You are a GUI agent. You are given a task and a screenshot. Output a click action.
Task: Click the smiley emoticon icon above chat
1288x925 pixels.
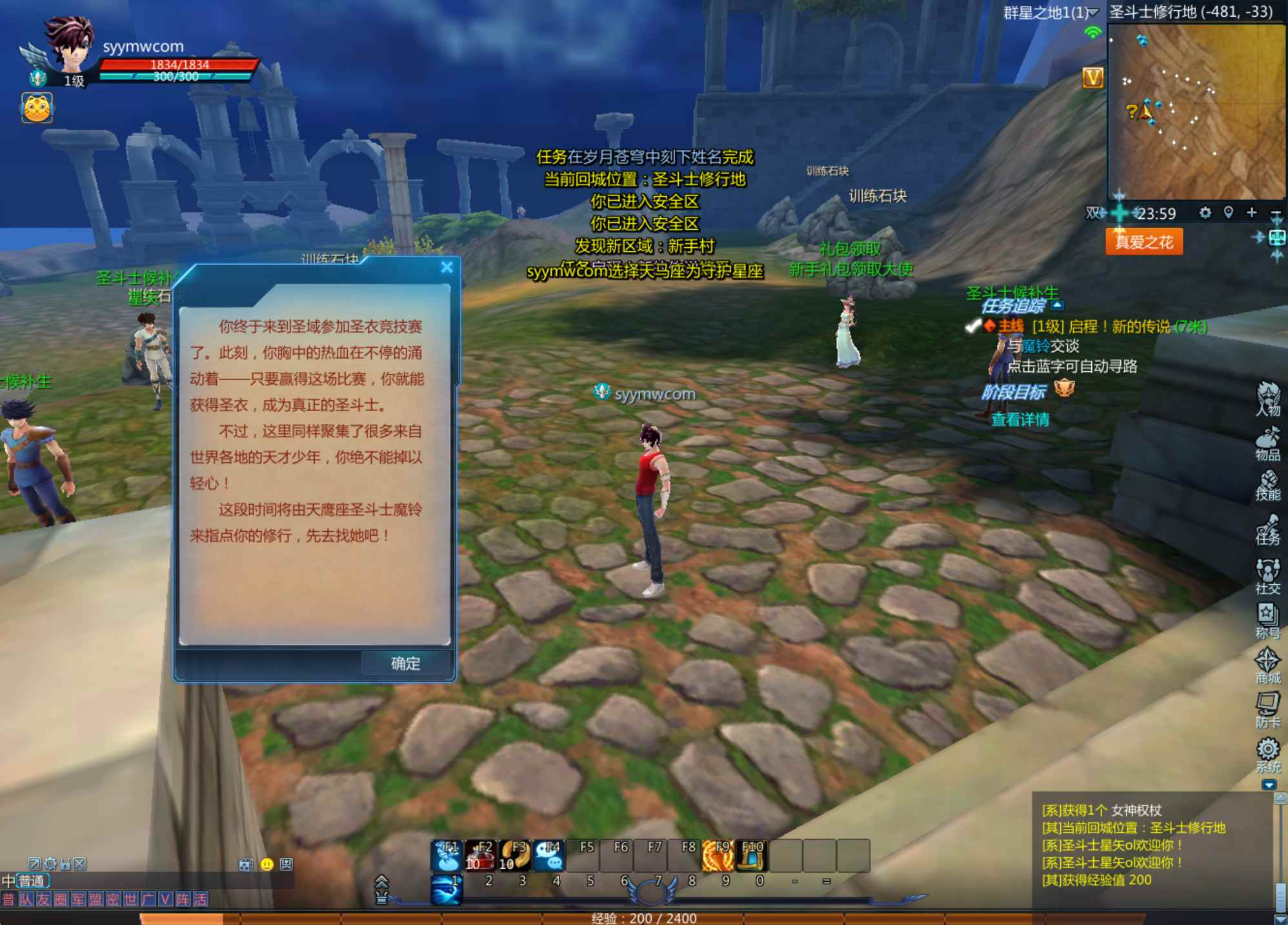click(x=267, y=865)
